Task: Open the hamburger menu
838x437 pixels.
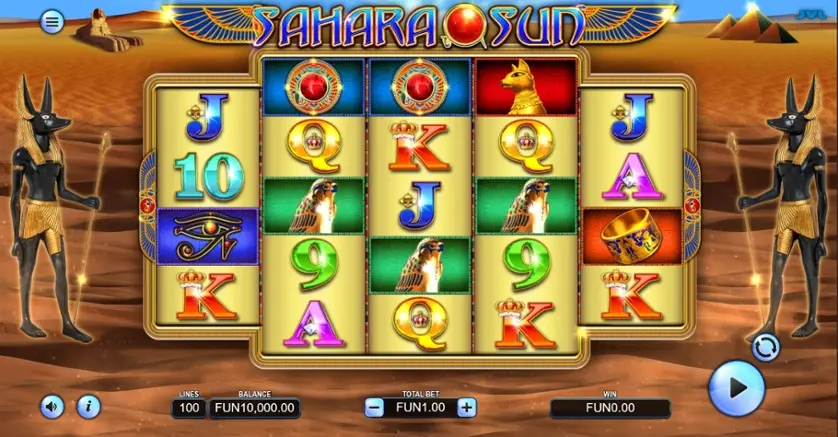Action: pyautogui.click(x=52, y=21)
